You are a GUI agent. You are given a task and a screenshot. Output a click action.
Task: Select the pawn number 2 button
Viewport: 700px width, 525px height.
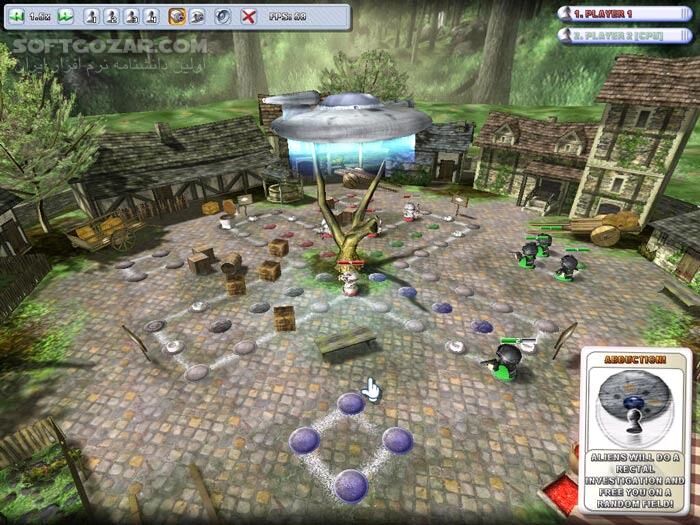click(x=111, y=17)
